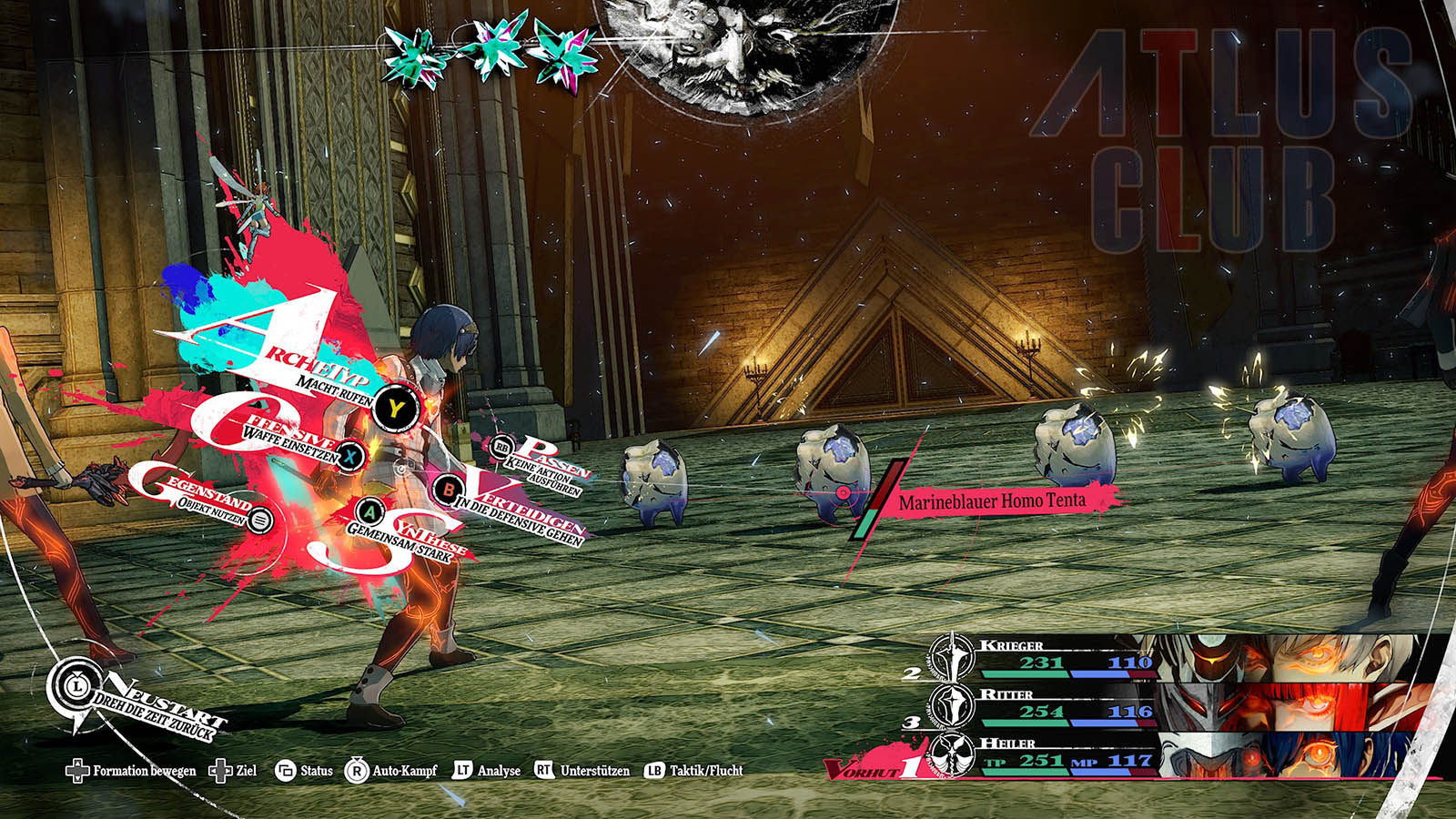Image resolution: width=1456 pixels, height=819 pixels.
Task: Select Formation bewegen
Action: (132, 771)
